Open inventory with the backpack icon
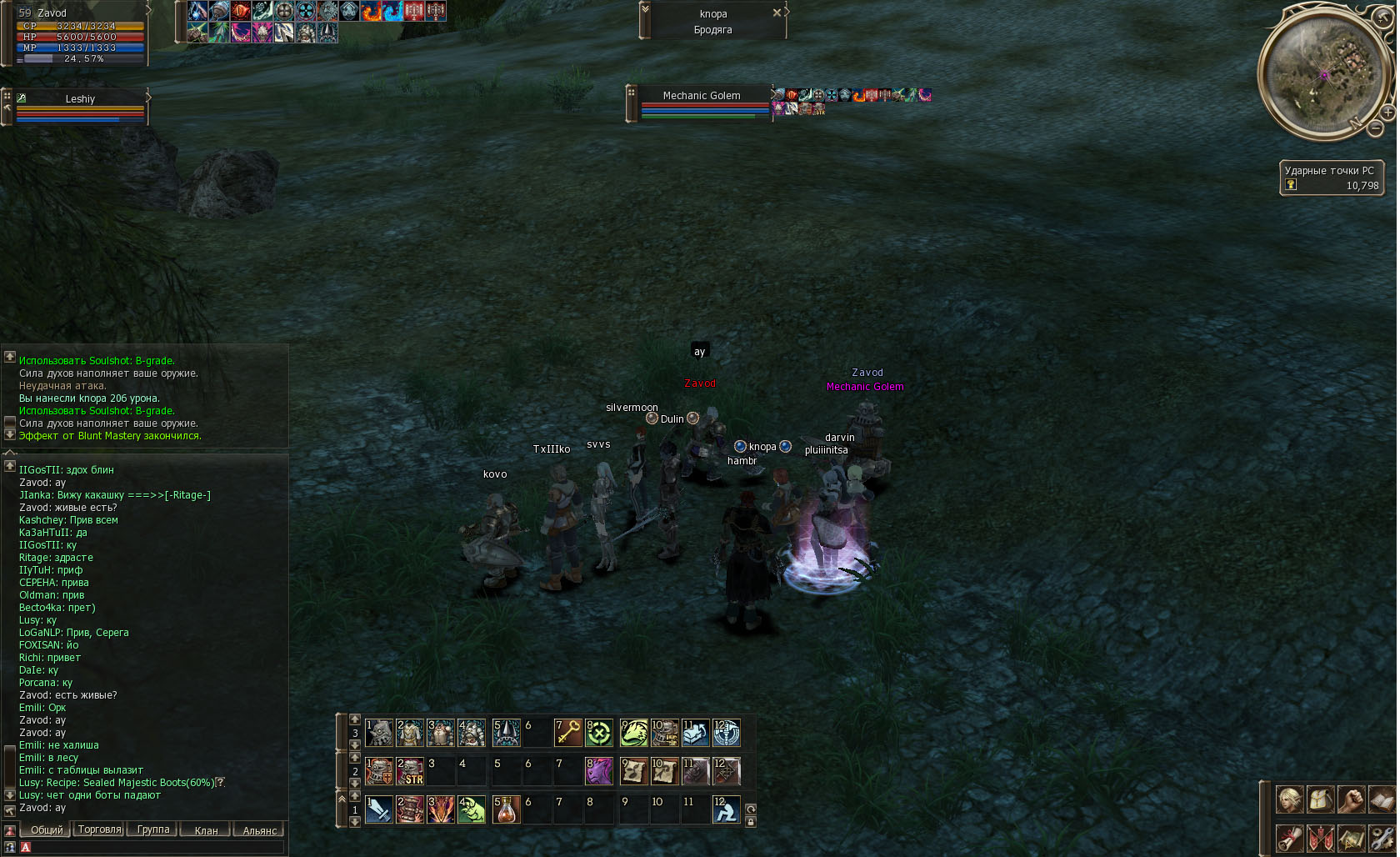1400x857 pixels. click(1321, 799)
